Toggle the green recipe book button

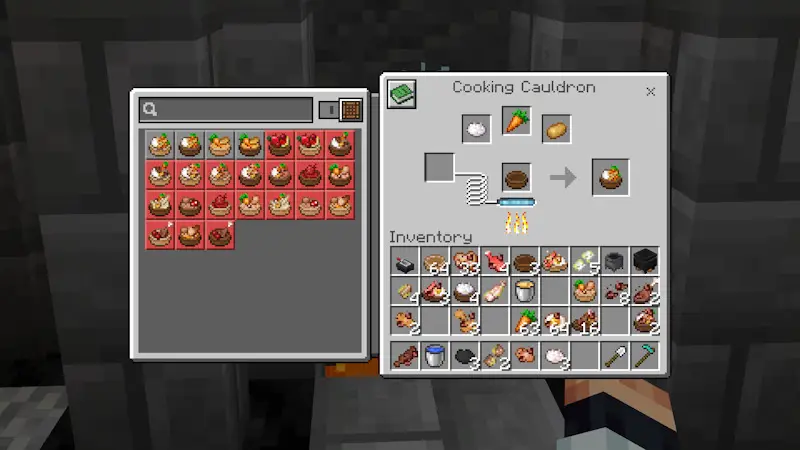[402, 95]
